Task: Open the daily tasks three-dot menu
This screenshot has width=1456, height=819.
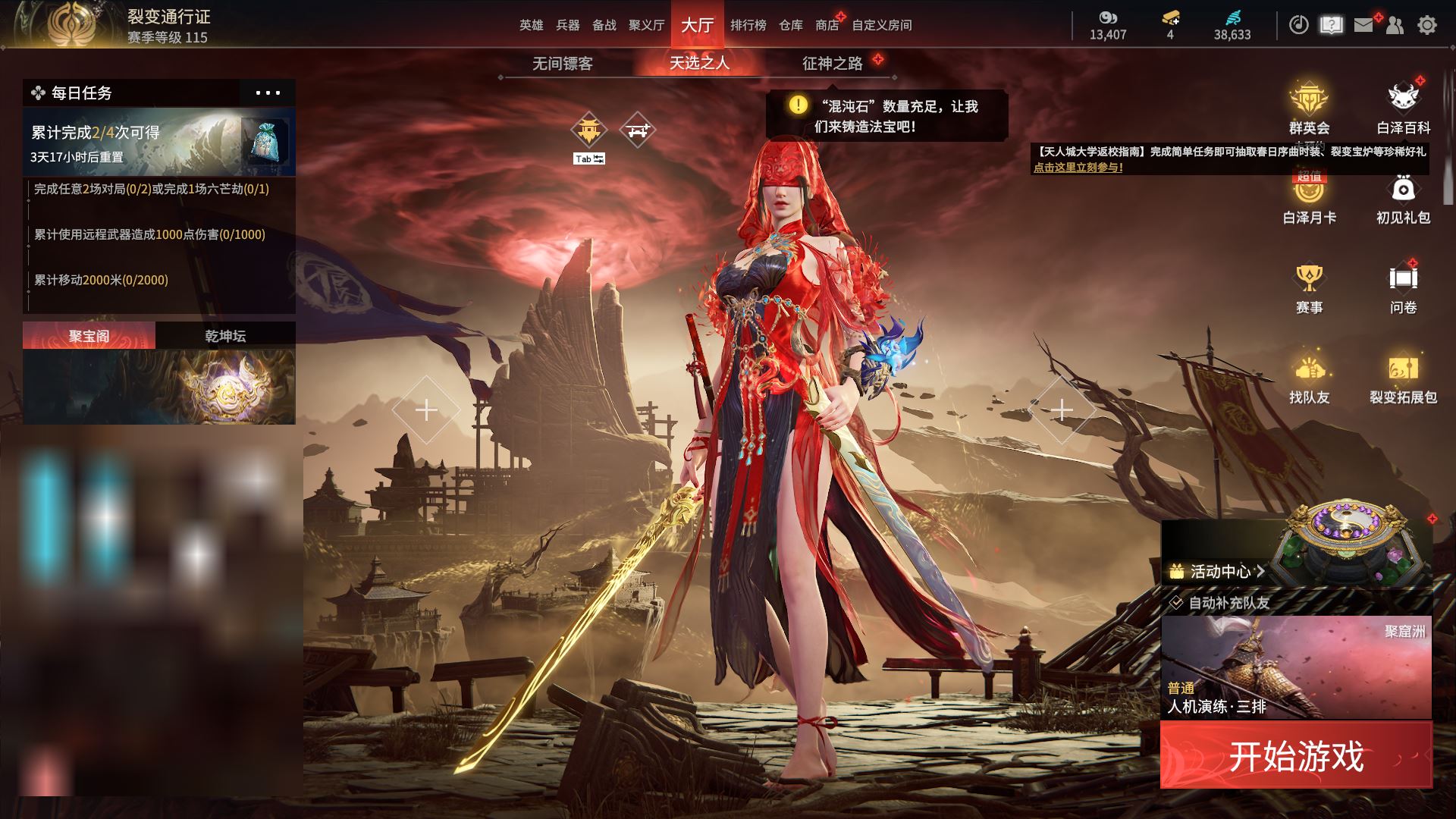Action: tap(268, 93)
